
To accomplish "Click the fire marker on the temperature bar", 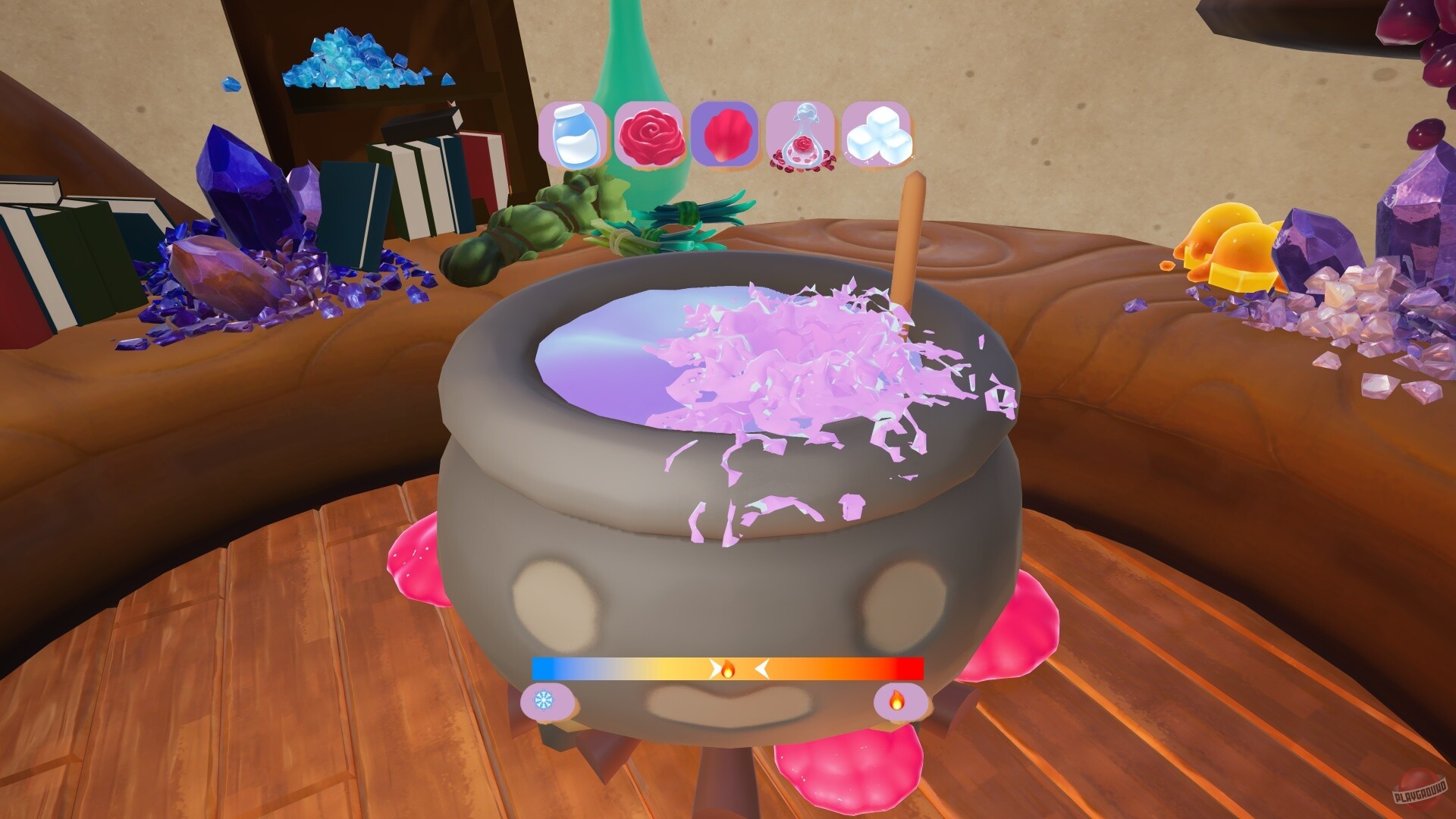I will [729, 670].
